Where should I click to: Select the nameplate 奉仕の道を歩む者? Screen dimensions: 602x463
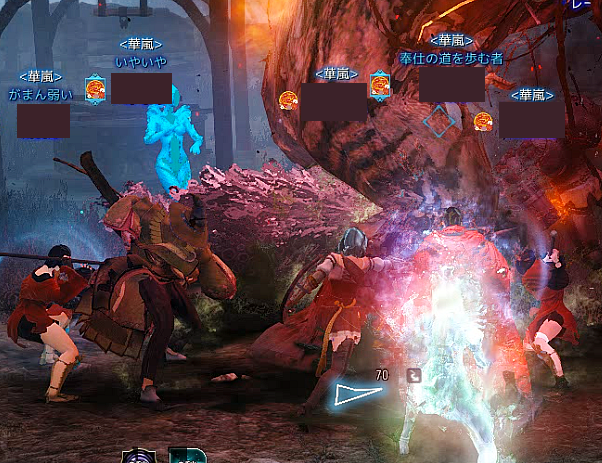pos(450,58)
